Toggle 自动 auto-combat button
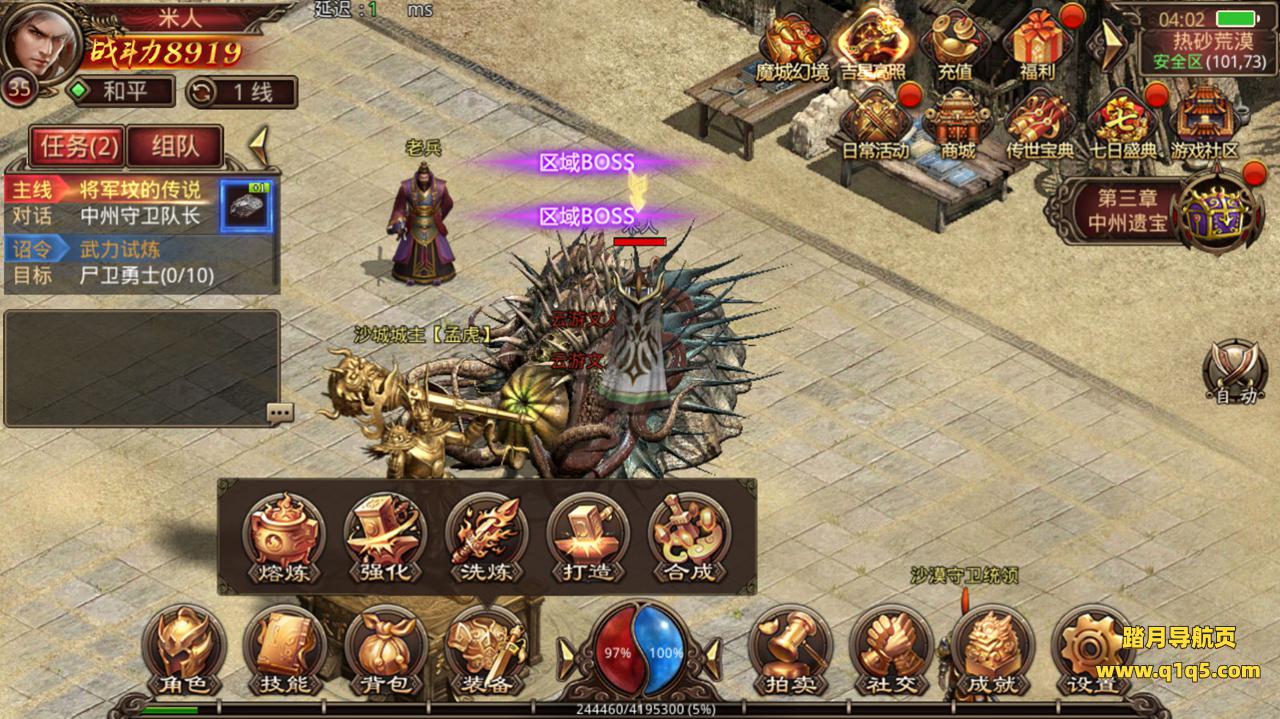 pos(1236,372)
